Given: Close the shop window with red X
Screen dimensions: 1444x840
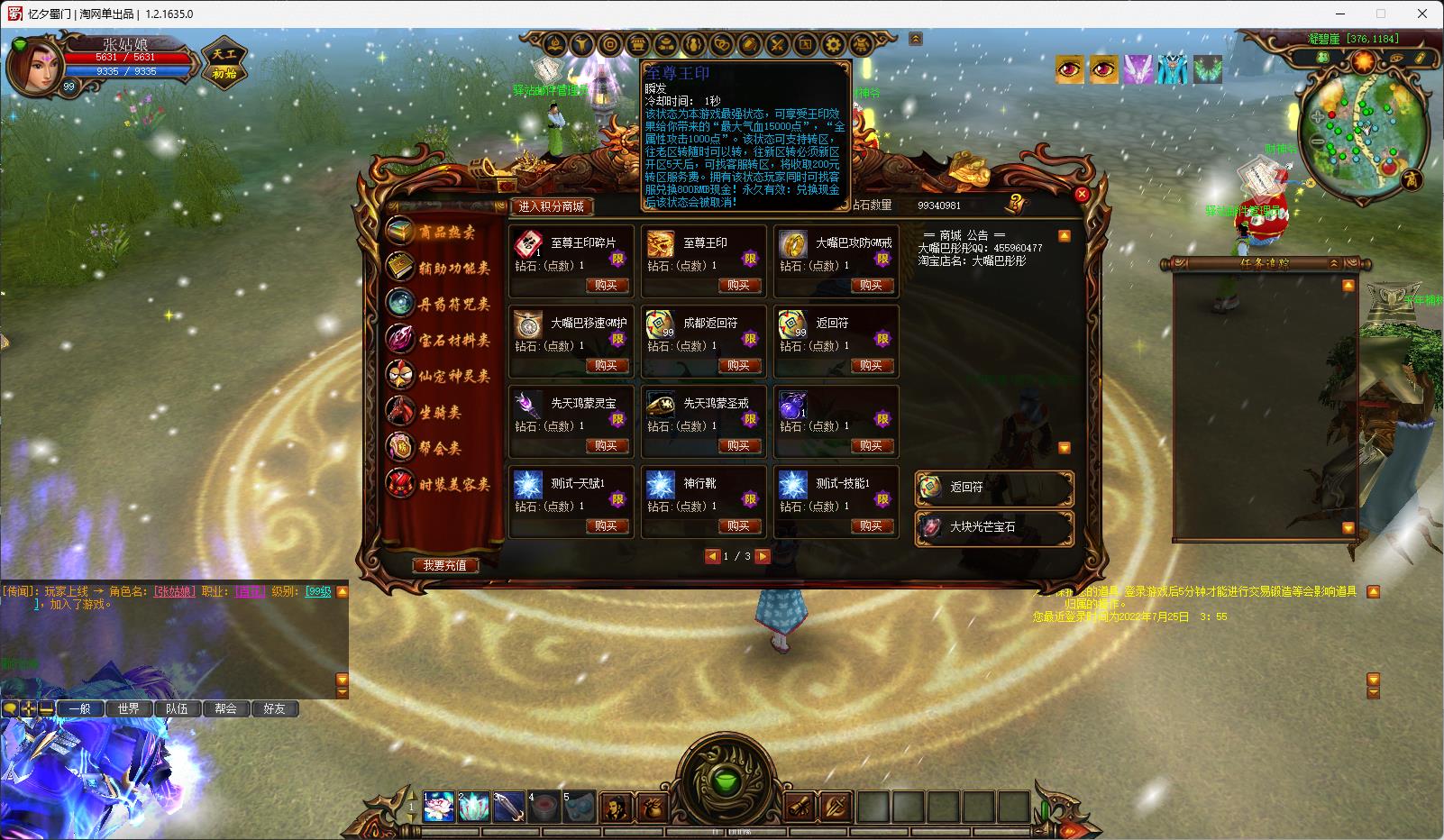Looking at the screenshot, I should click(1083, 194).
